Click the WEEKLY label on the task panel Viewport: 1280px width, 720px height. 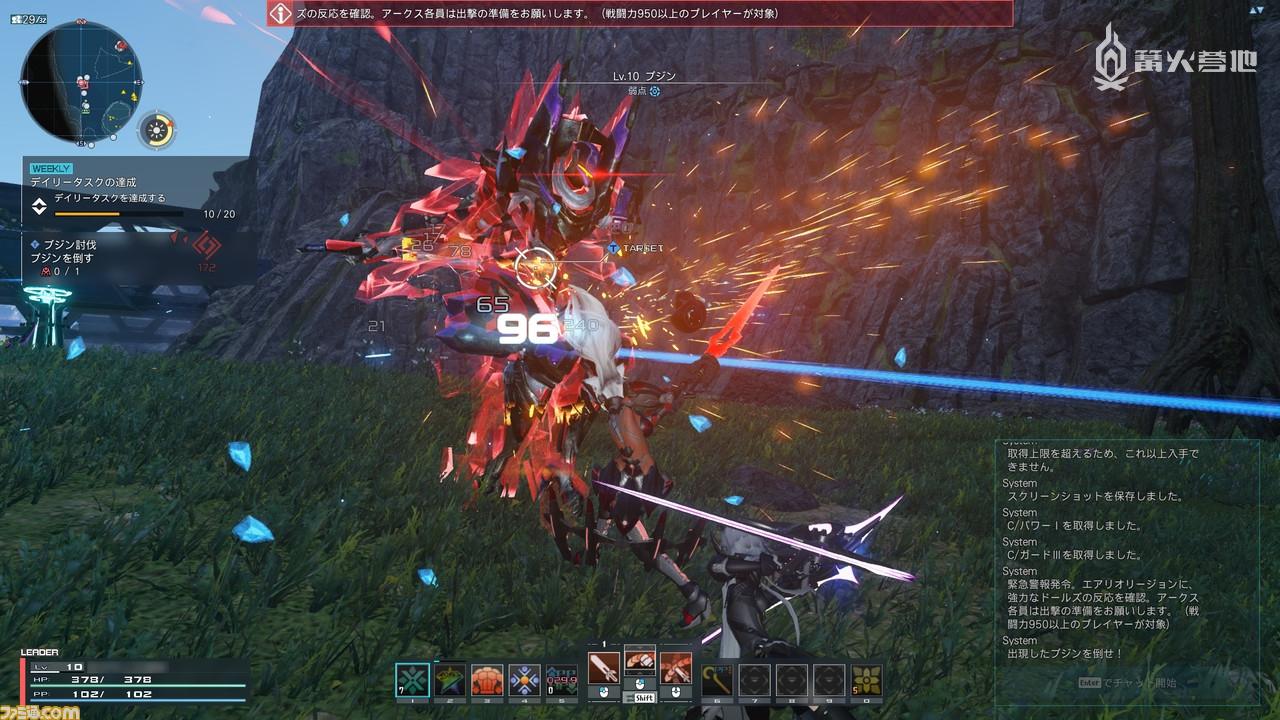click(x=52, y=168)
